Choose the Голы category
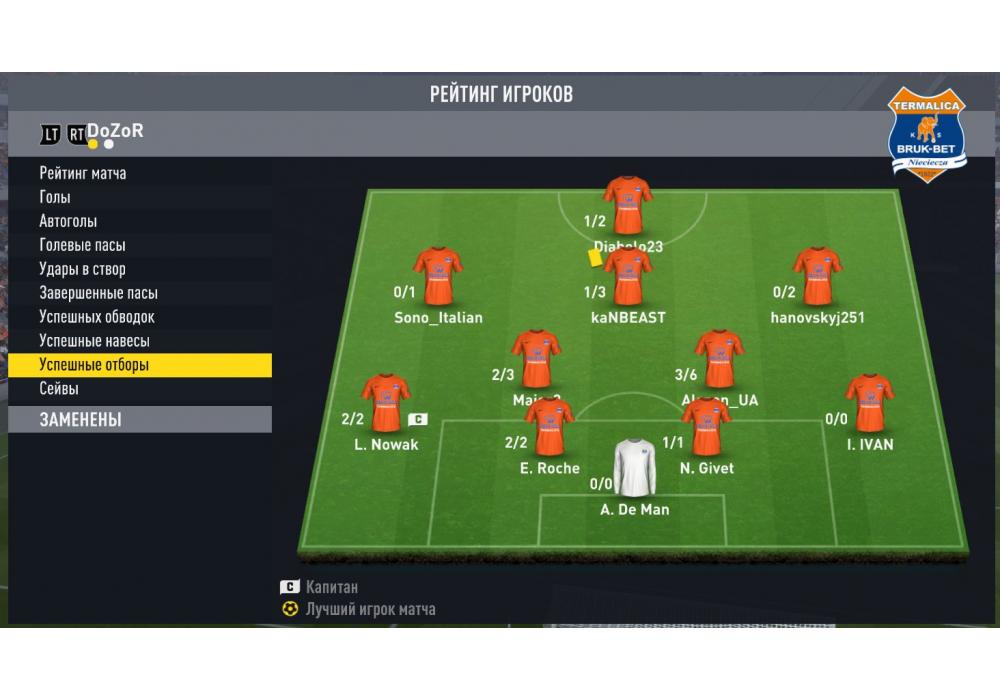 (x=55, y=197)
